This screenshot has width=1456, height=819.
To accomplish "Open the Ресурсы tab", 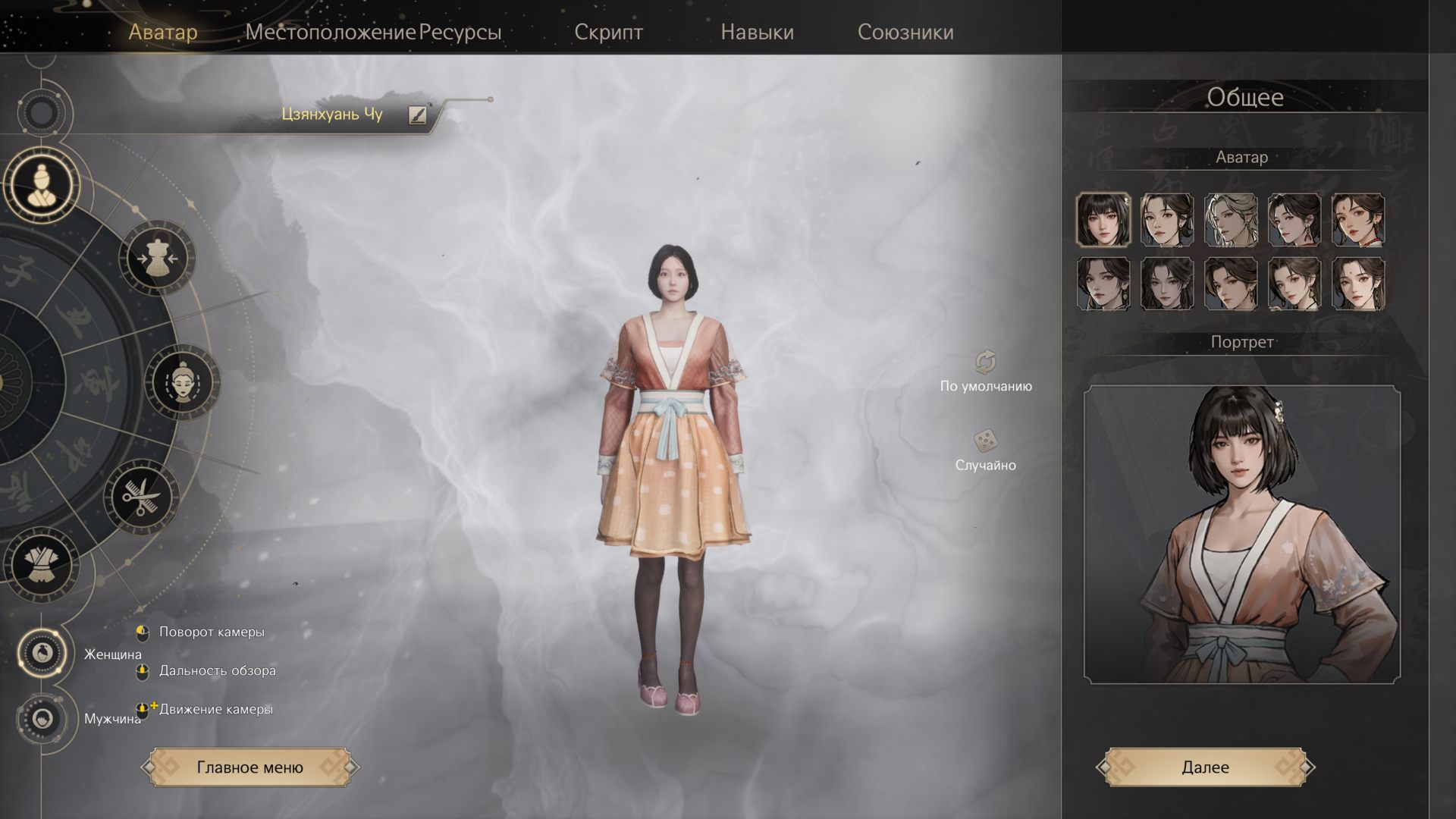I will click(x=460, y=32).
